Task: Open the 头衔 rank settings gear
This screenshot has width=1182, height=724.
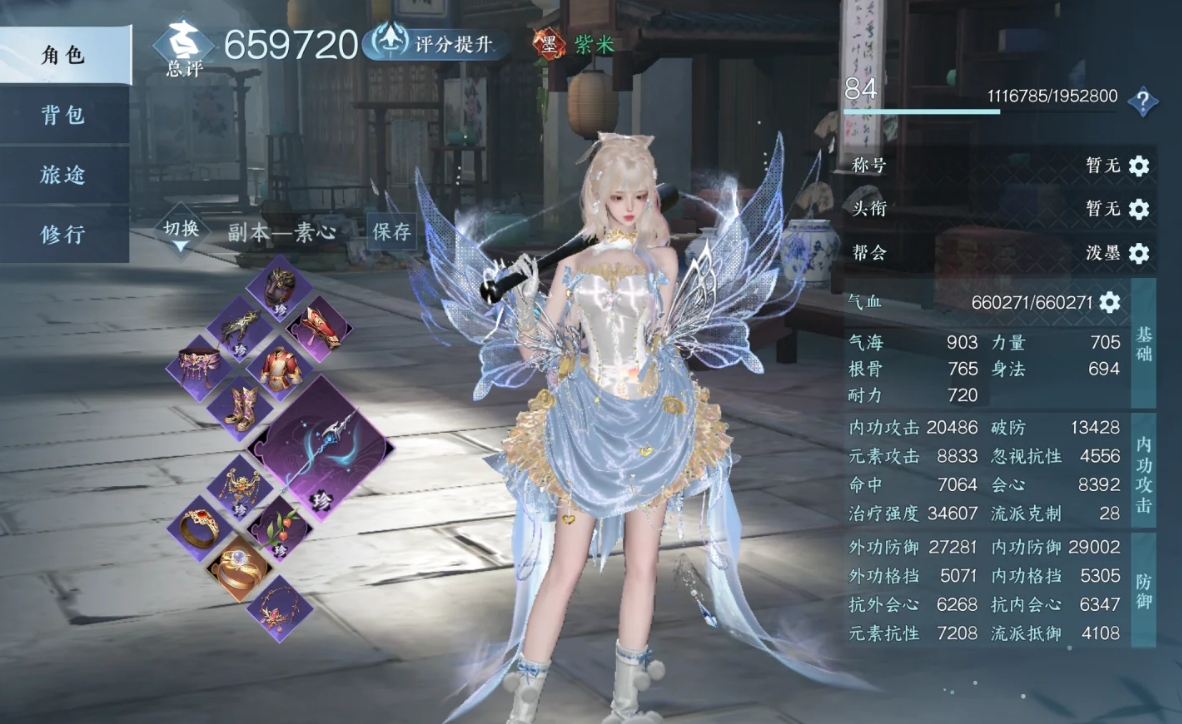Action: (x=1138, y=209)
